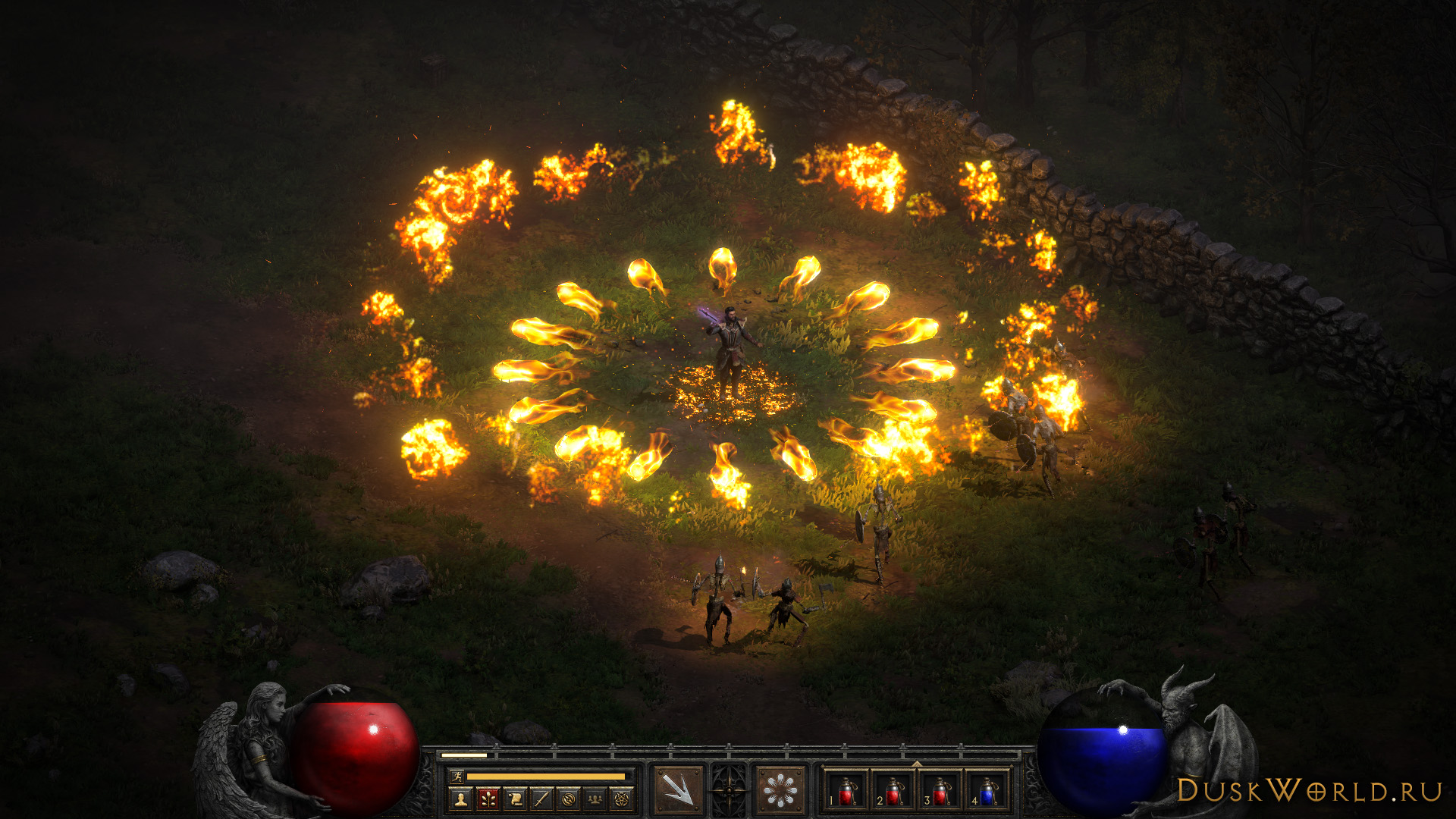Open the skill tree button highlighted red
The width and height of the screenshot is (1456, 819).
click(x=488, y=799)
